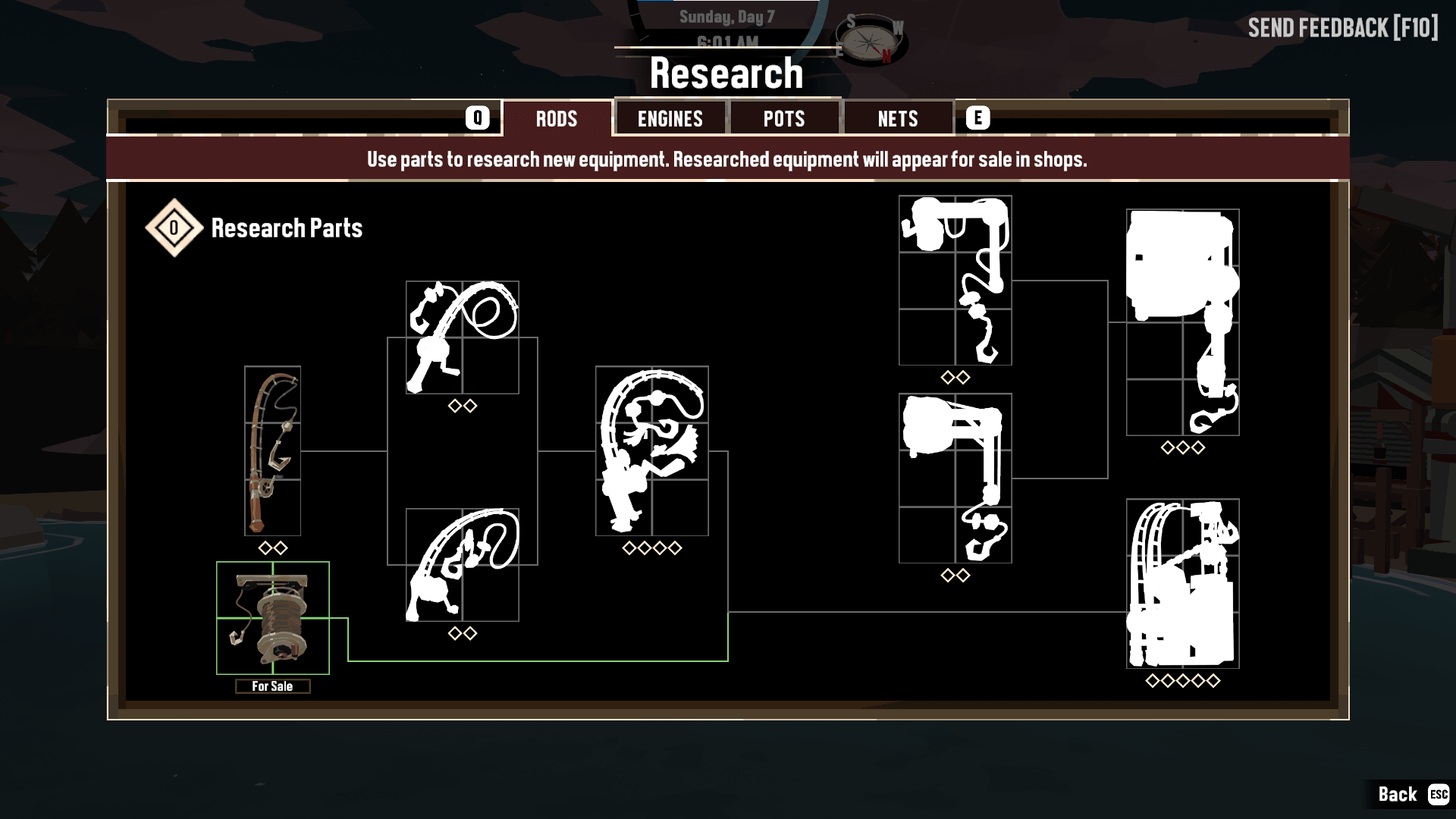
Task: Select the lower crane-style rod silhouette
Action: (955, 478)
